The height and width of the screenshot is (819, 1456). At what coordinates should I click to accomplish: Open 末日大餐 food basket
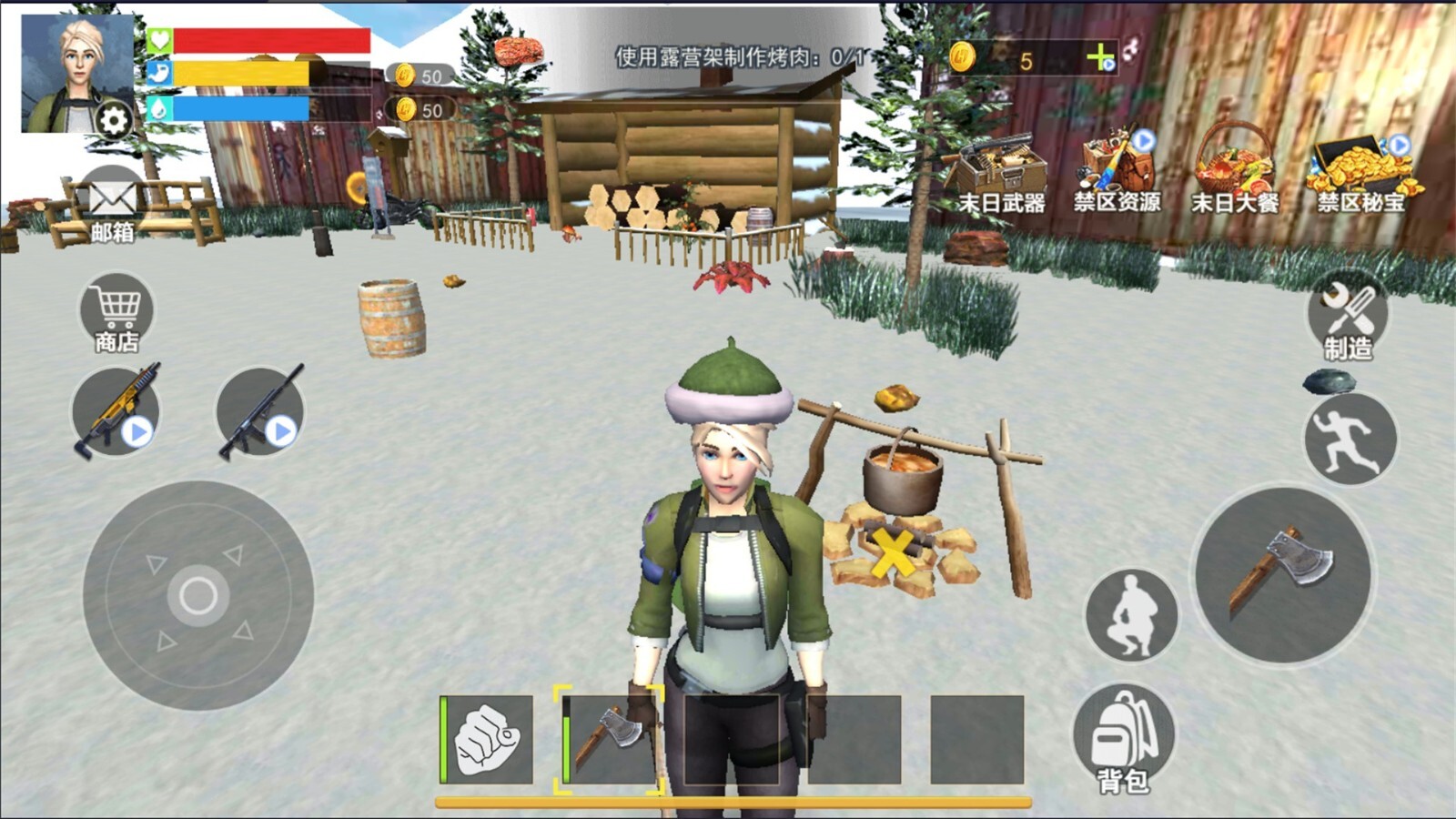pyautogui.click(x=1234, y=173)
